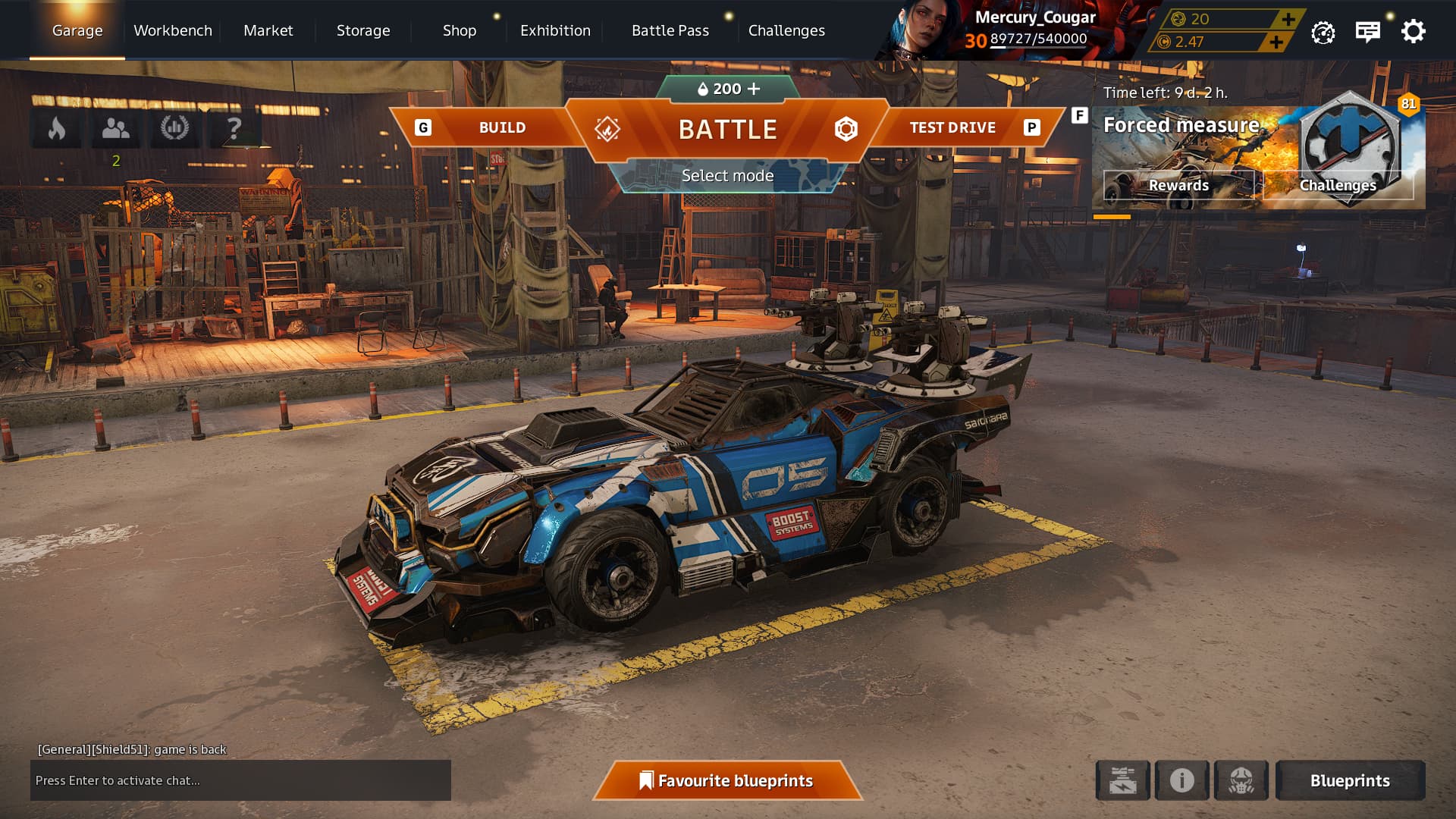Image resolution: width=1456 pixels, height=819 pixels.
Task: Switch to the Market tab
Action: pyautogui.click(x=268, y=30)
